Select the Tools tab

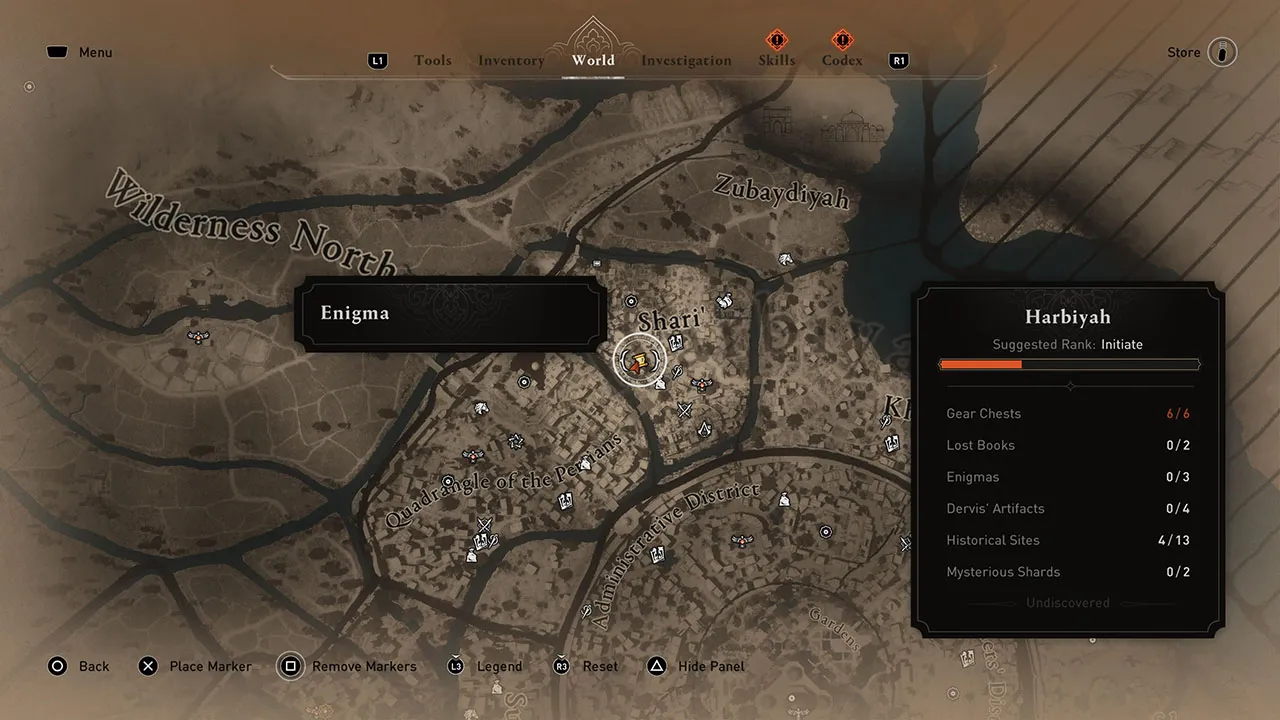coord(433,60)
